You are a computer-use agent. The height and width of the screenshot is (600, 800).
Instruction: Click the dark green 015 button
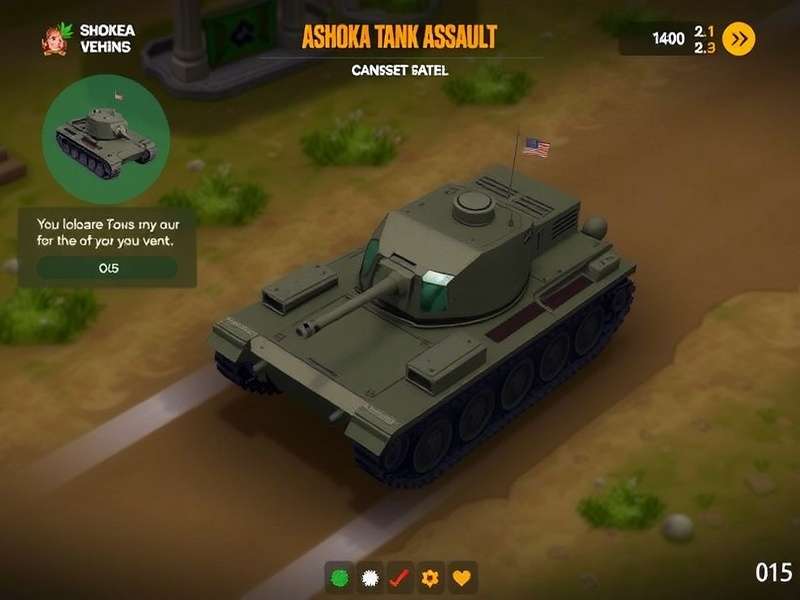tap(108, 268)
